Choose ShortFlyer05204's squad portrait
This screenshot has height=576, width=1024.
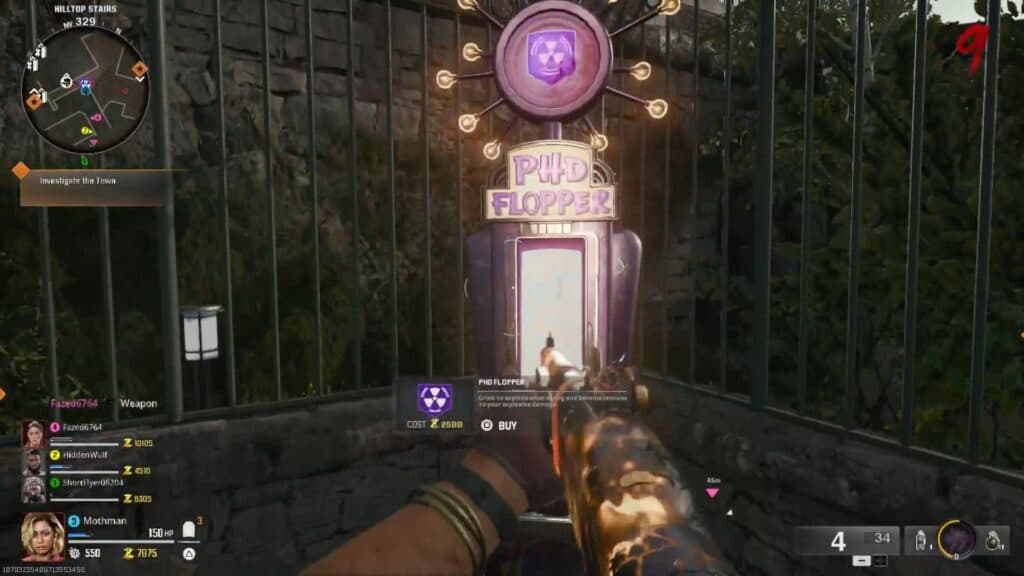click(34, 490)
